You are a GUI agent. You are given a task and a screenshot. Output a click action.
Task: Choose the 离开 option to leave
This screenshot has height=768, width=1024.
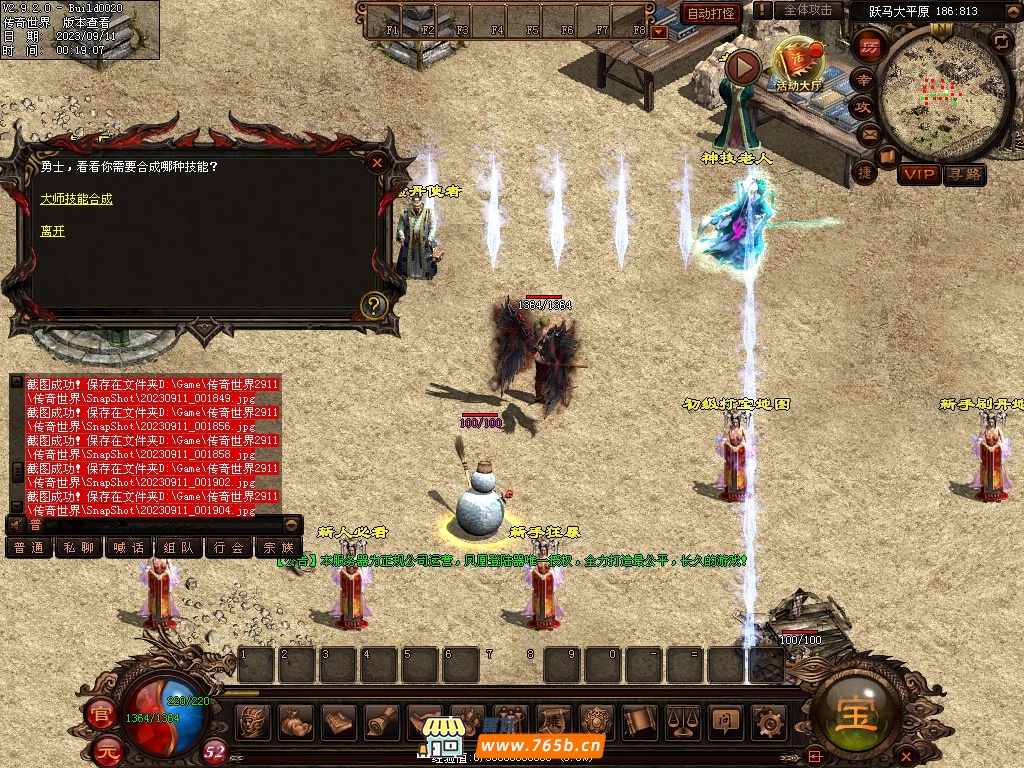click(x=52, y=231)
